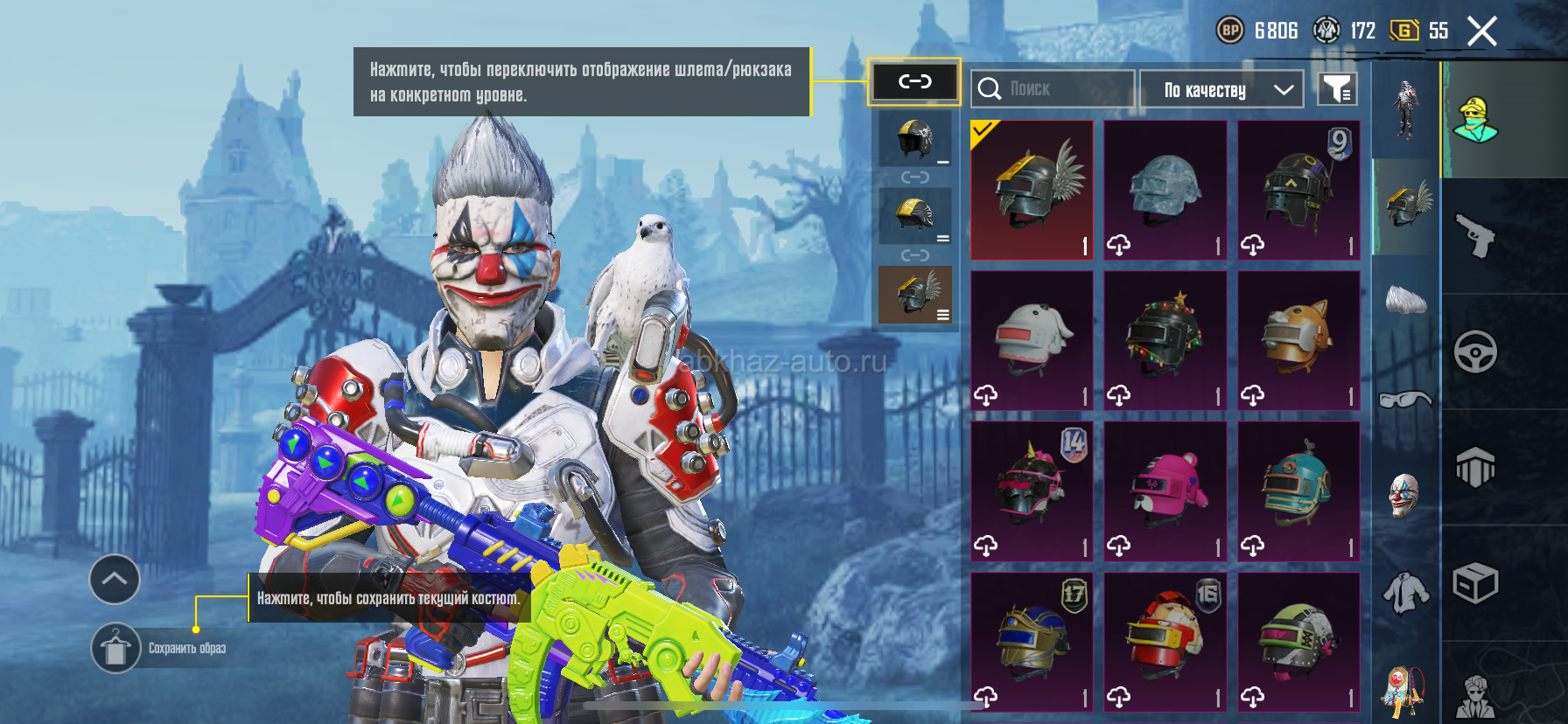Image resolution: width=1568 pixels, height=724 pixels.
Task: Pick the teal retro helmet skin
Action: click(x=1298, y=491)
